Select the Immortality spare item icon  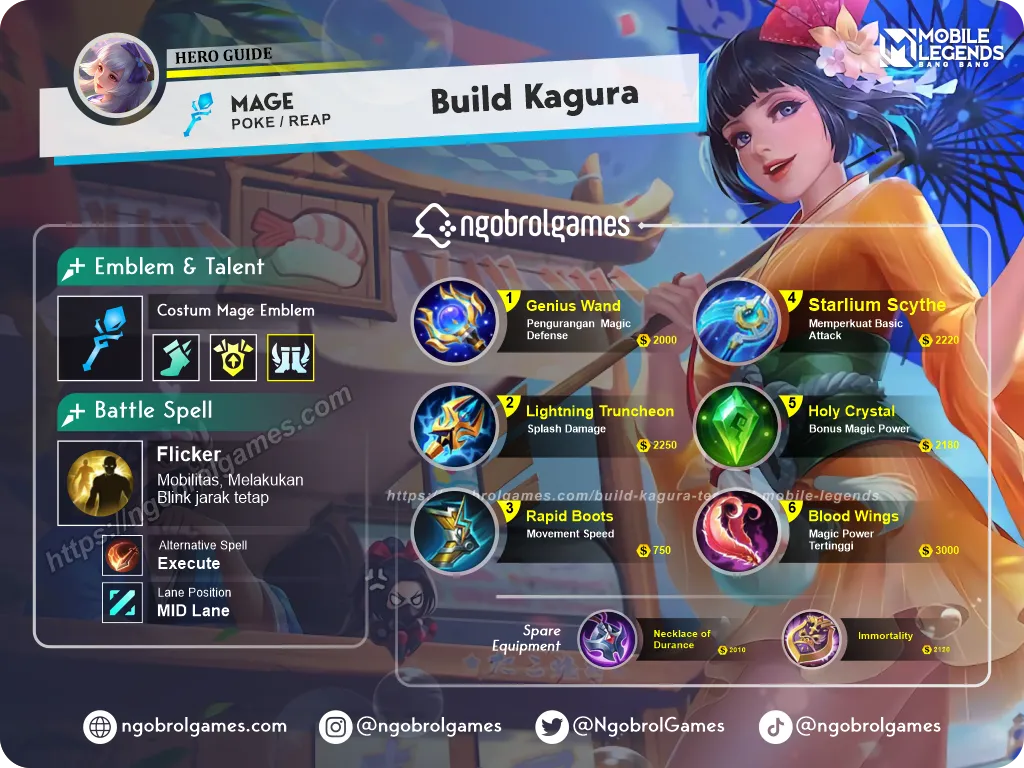[810, 639]
